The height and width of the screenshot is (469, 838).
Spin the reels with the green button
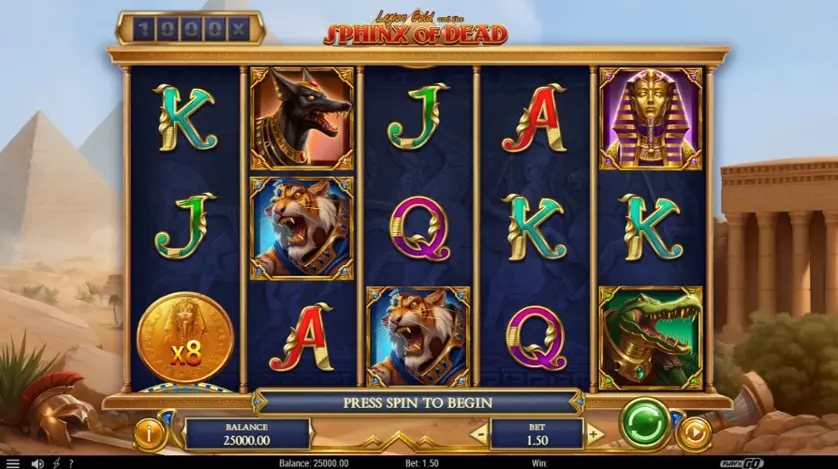click(645, 423)
